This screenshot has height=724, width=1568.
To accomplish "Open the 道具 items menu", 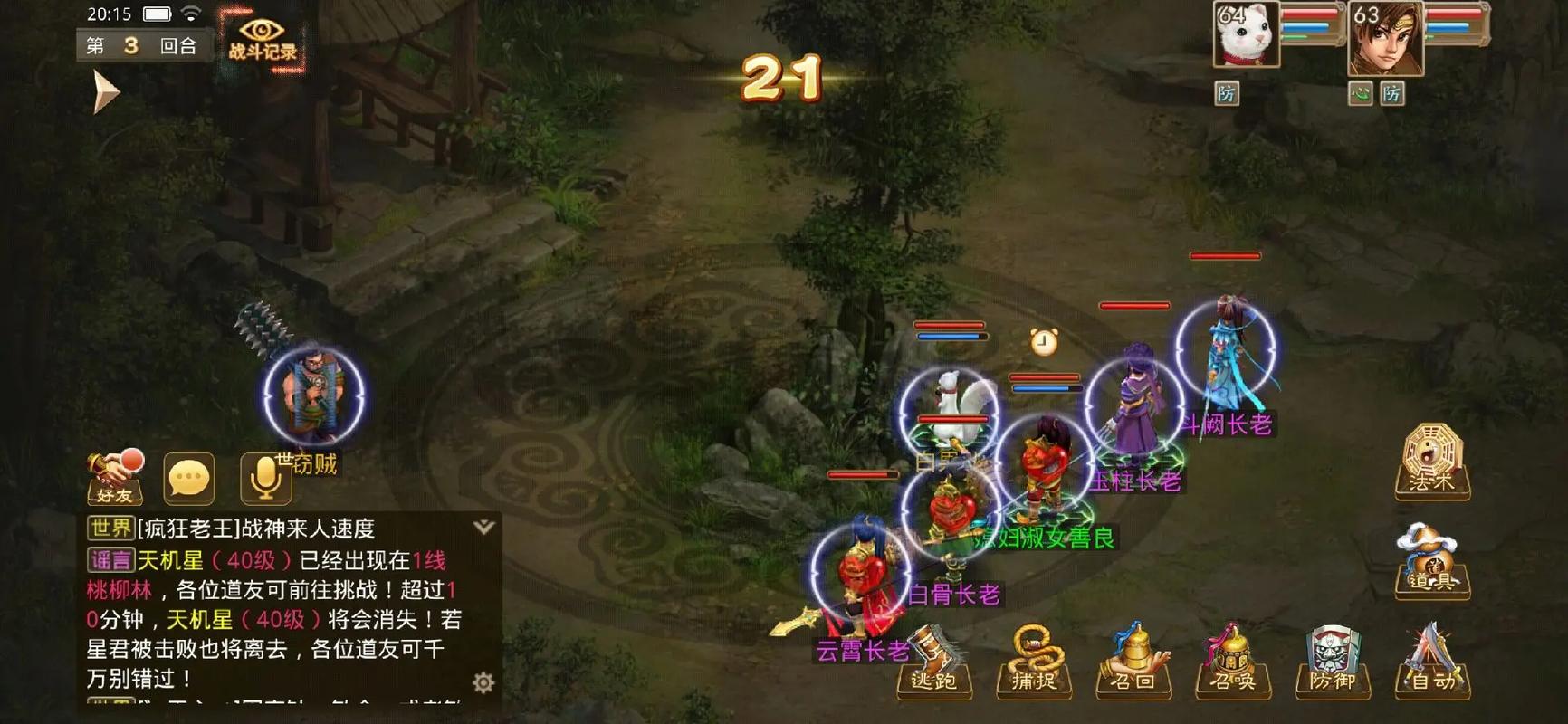I will coord(1431,561).
